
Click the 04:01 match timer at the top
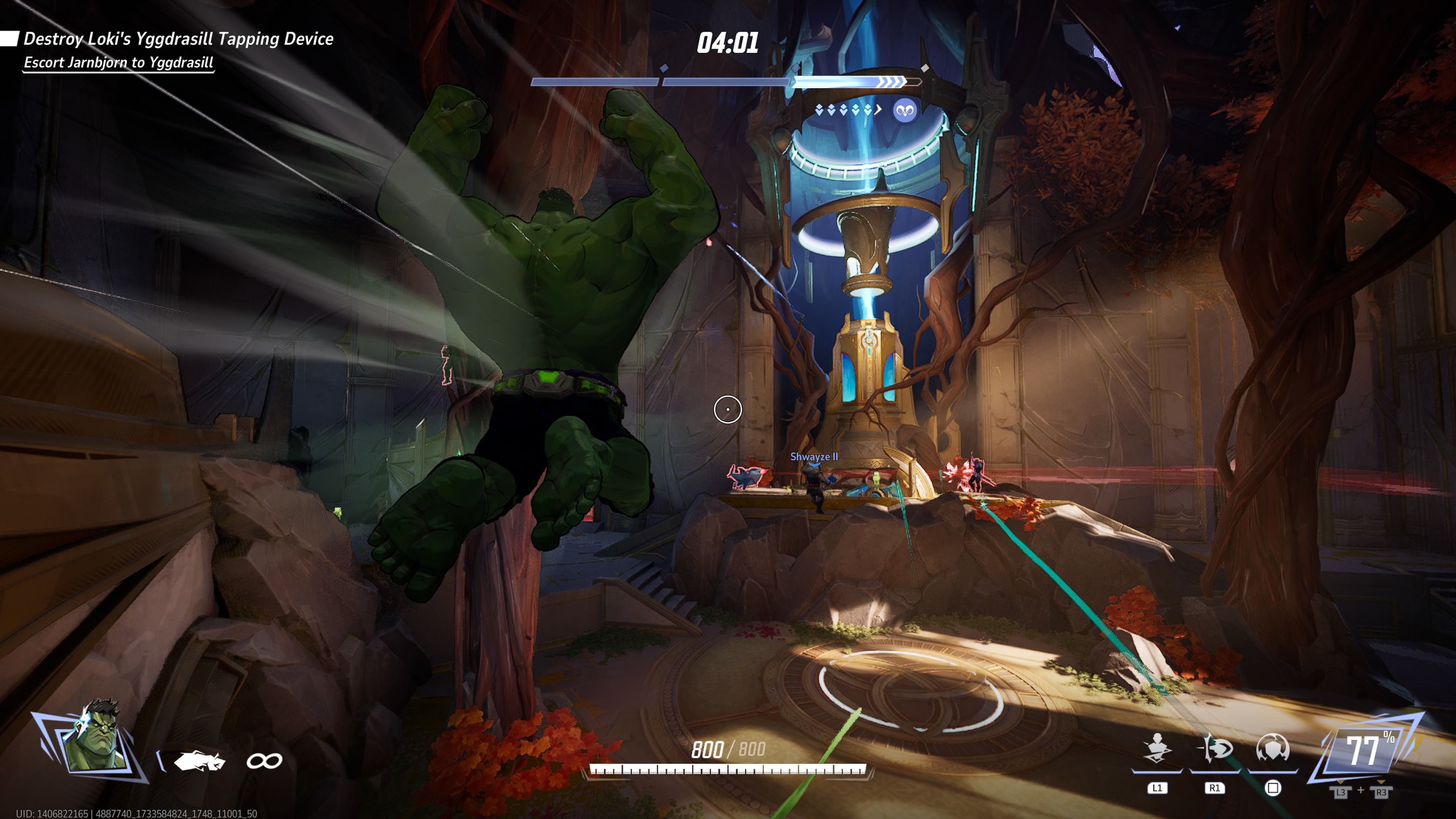coord(728,42)
